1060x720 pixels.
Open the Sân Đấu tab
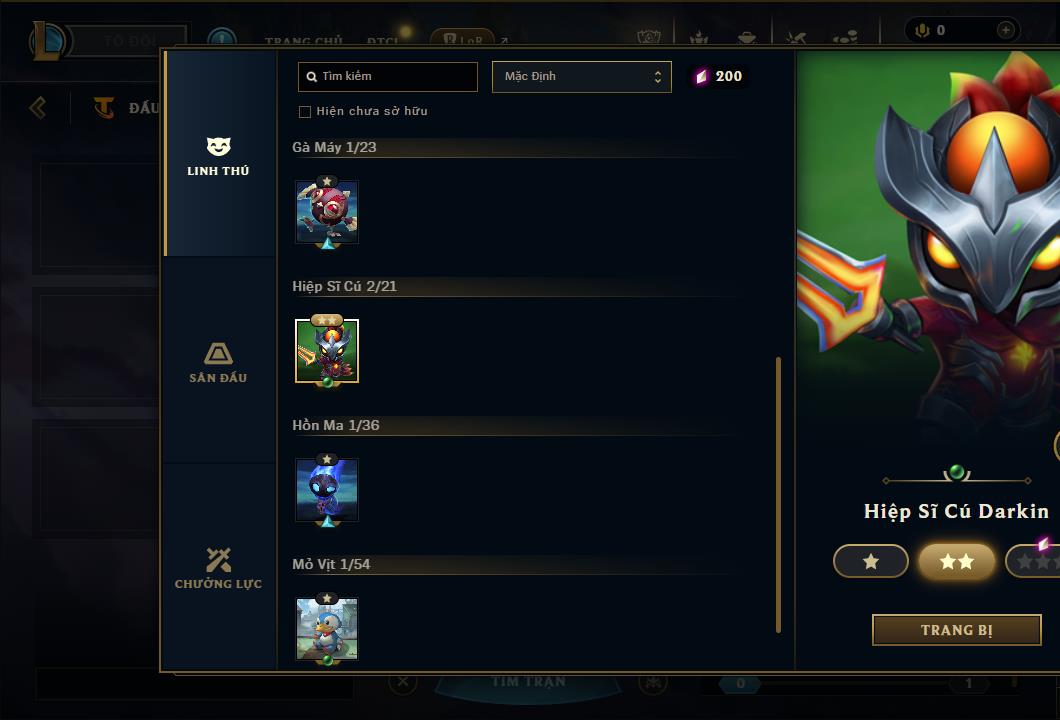click(218, 362)
